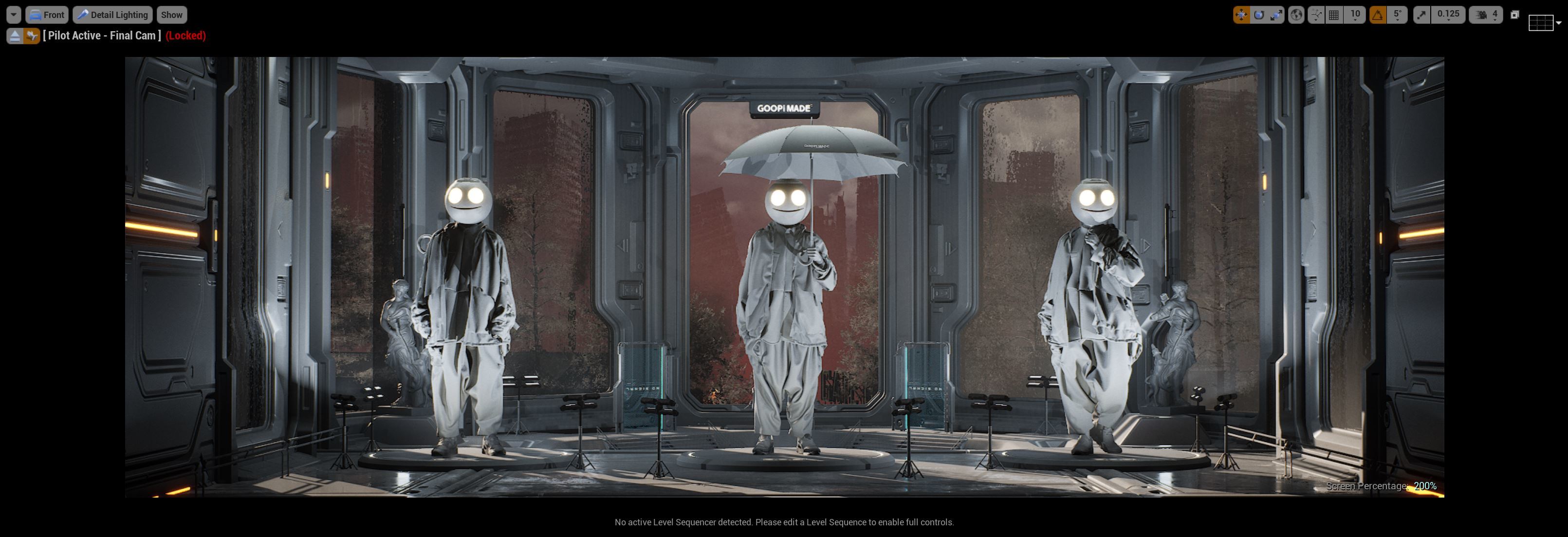Open the viewport layout selector

point(1544,23)
